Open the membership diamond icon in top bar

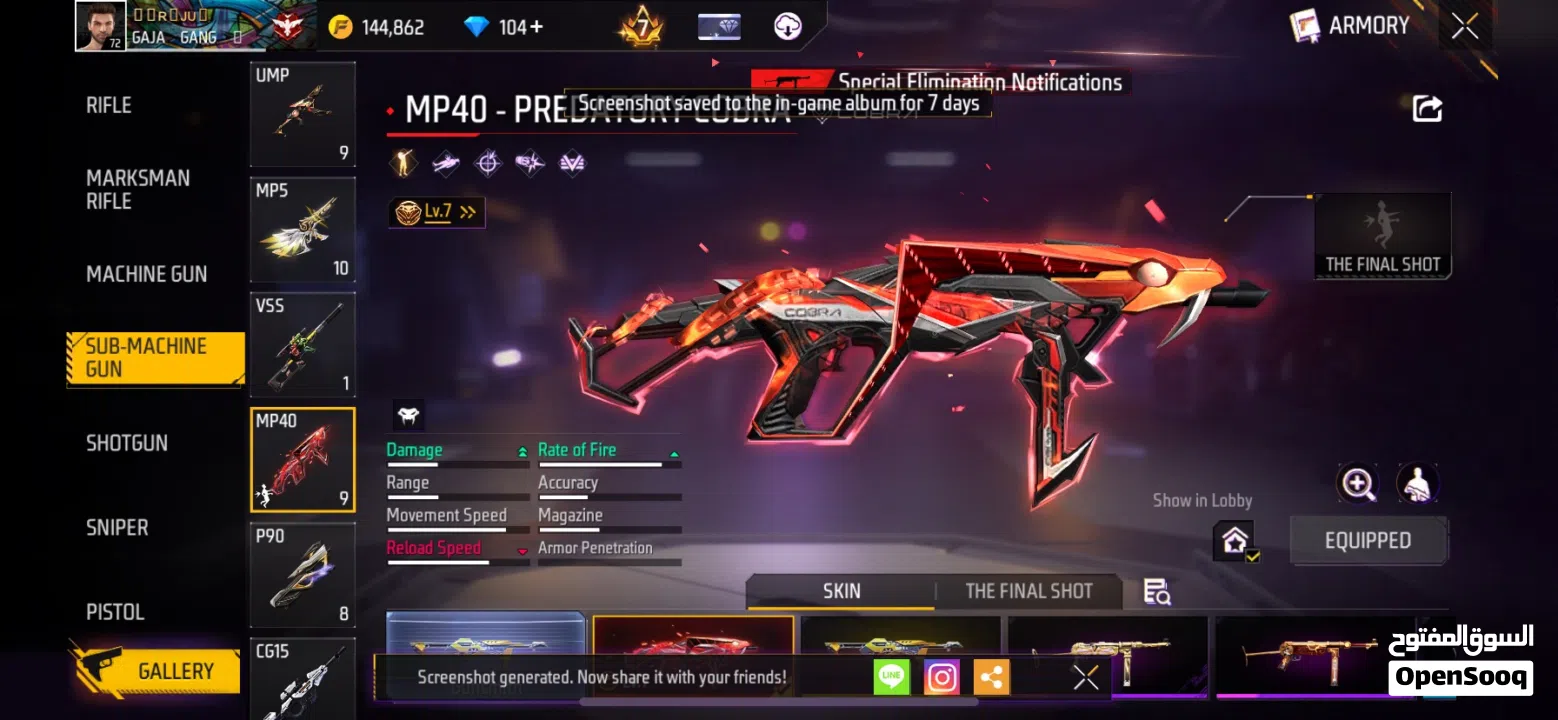pyautogui.click(x=719, y=27)
